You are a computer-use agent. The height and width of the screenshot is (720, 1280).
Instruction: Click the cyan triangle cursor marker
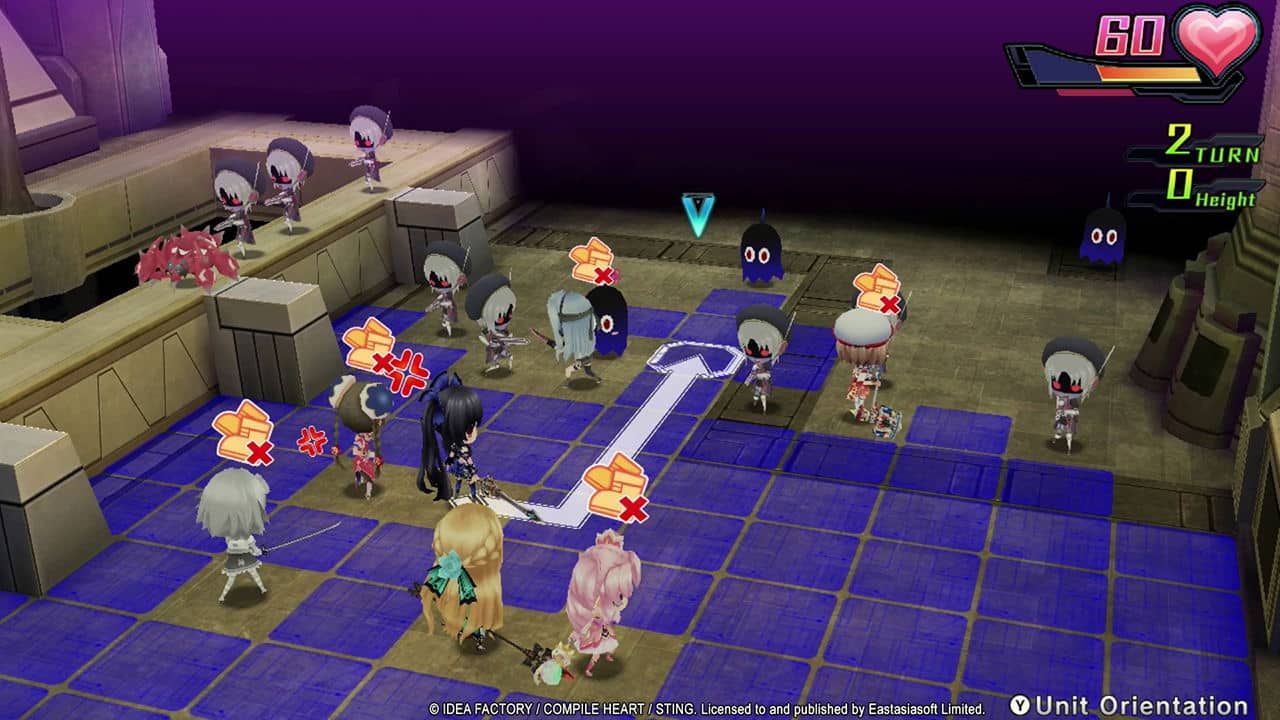[x=697, y=213]
